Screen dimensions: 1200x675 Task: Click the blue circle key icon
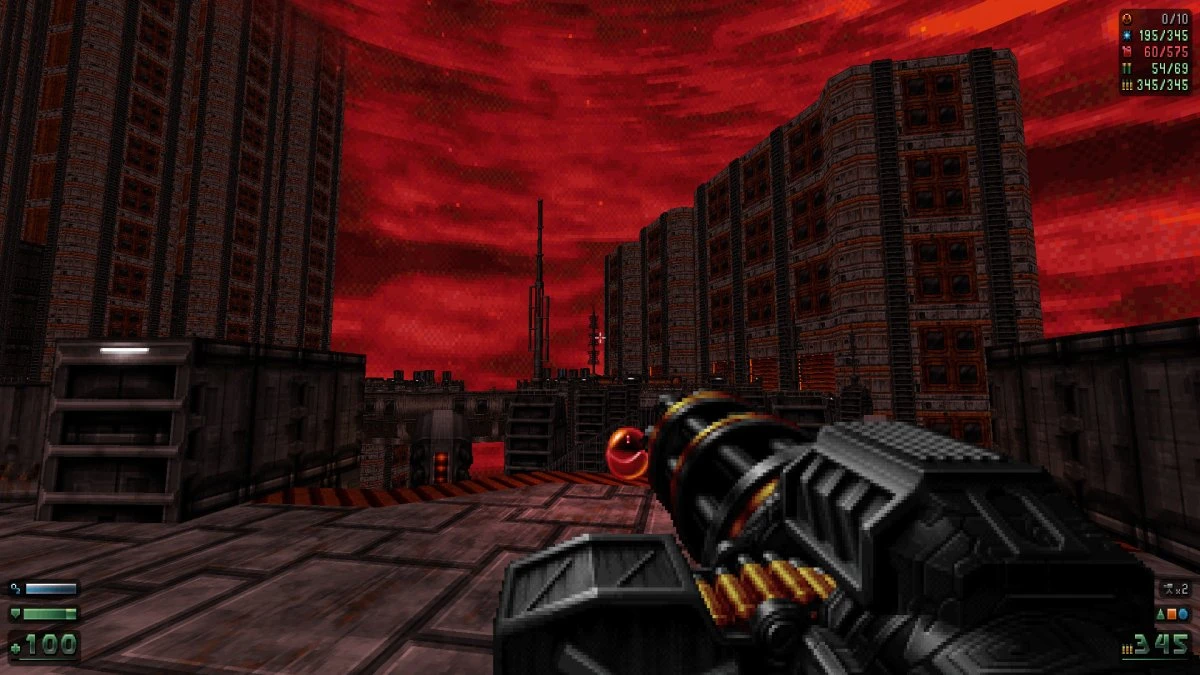tap(1183, 613)
